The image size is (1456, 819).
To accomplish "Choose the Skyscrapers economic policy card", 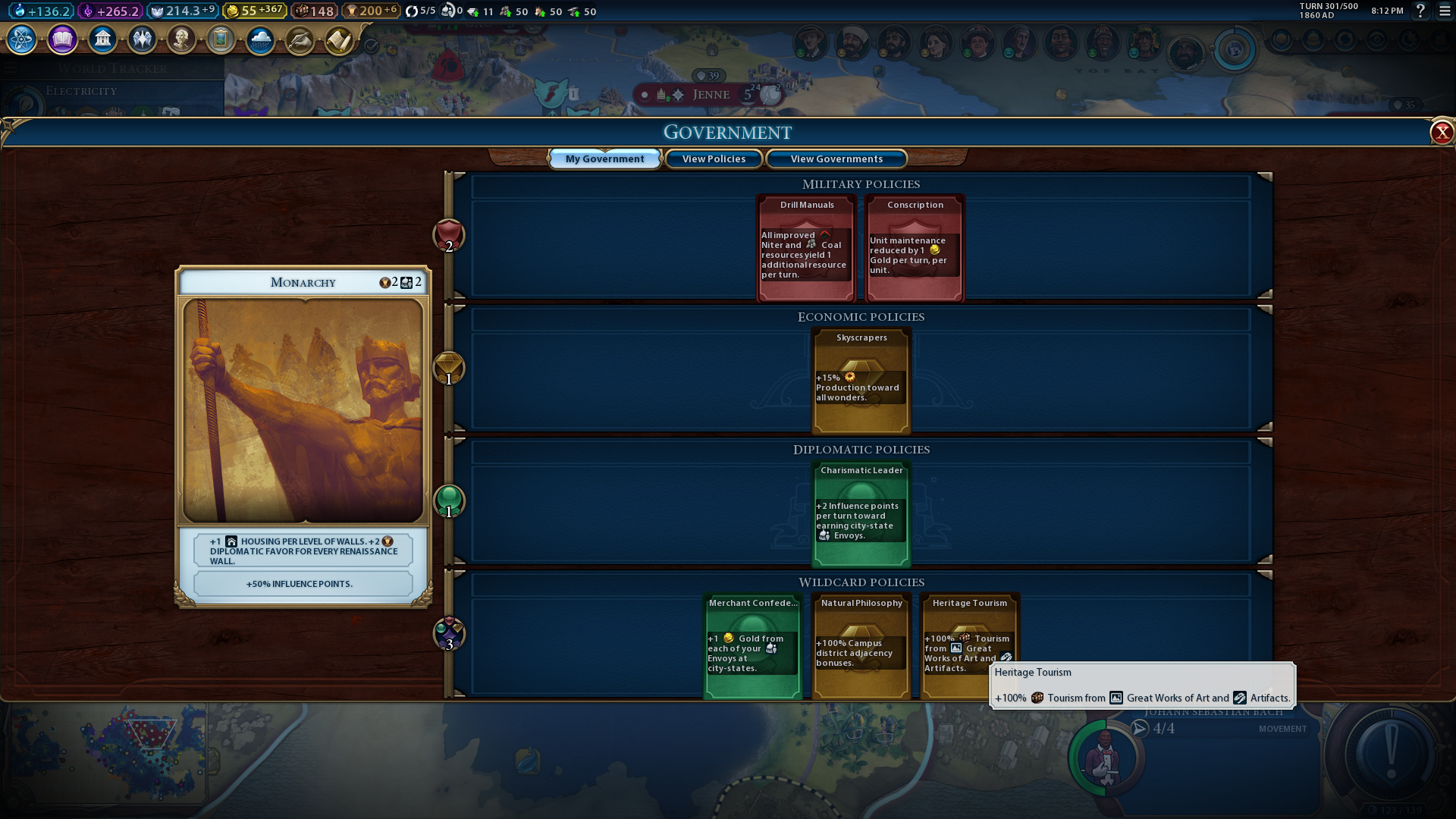I will click(861, 381).
